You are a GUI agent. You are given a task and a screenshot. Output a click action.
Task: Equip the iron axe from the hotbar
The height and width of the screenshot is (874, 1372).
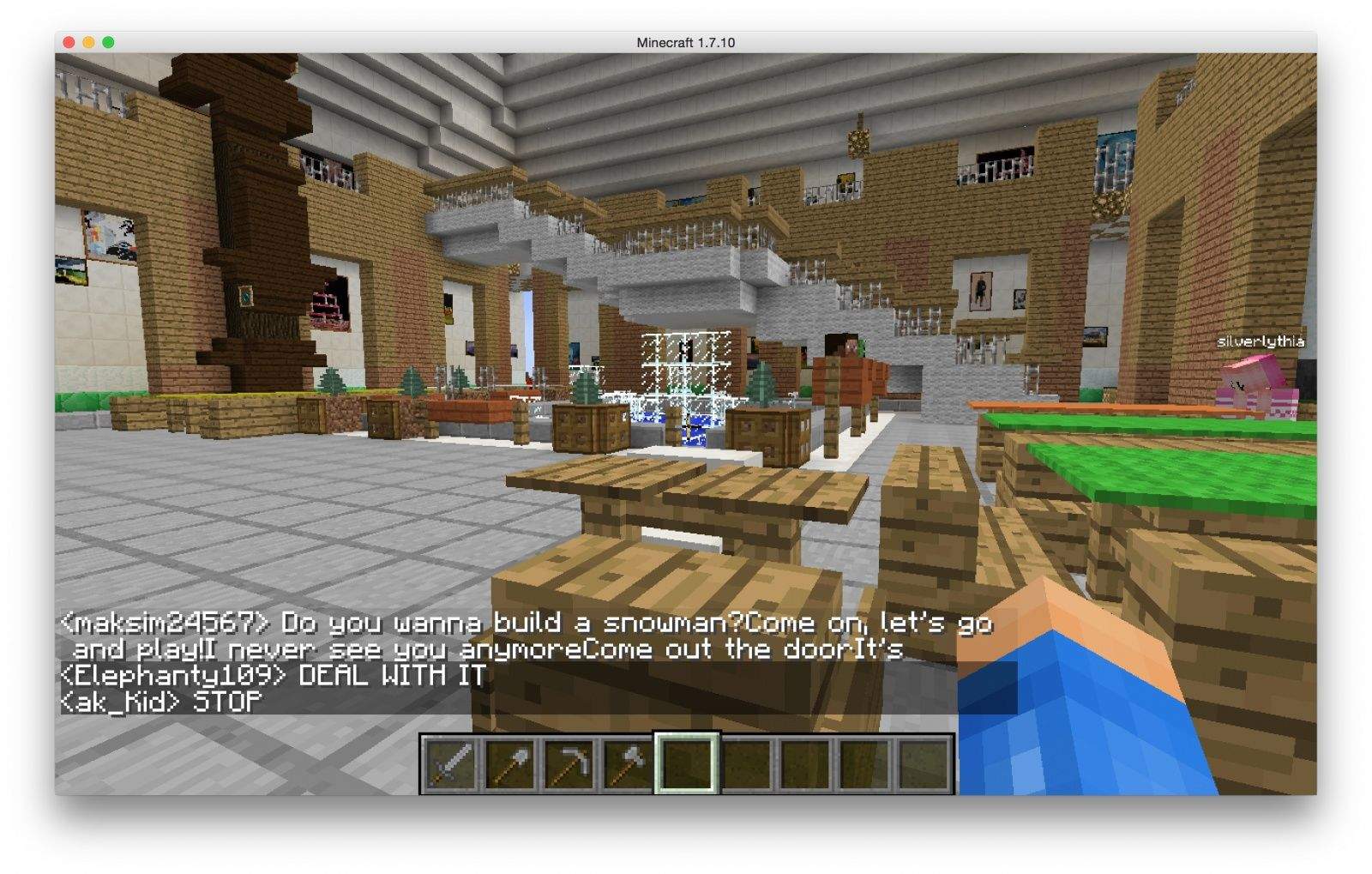click(628, 762)
